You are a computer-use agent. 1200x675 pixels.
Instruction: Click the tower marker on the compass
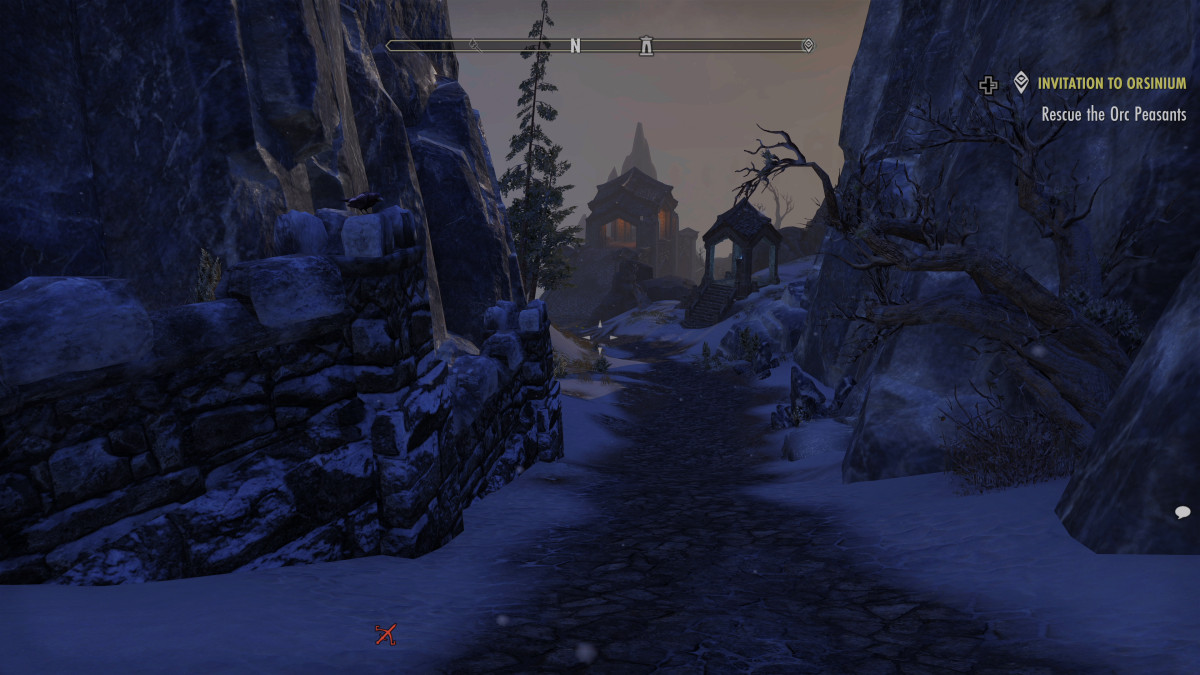tap(646, 45)
